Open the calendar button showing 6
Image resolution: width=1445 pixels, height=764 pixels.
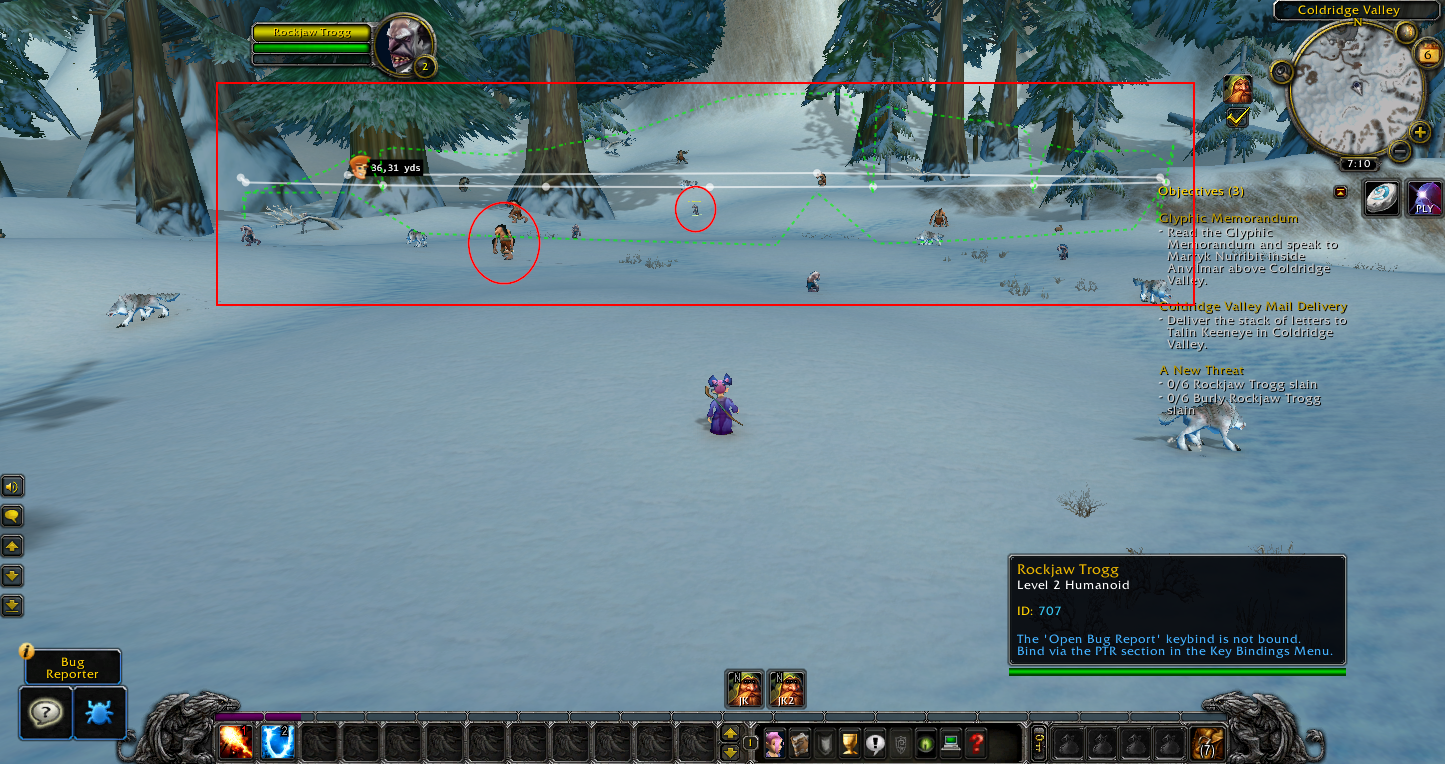pos(1427,54)
